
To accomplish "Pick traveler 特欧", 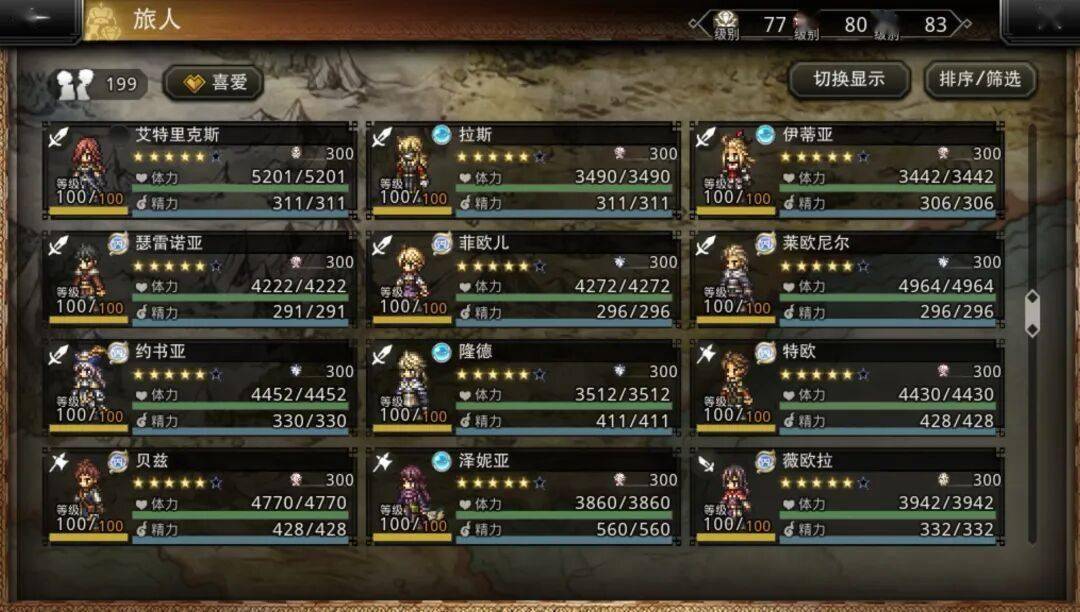I will pyautogui.click(x=847, y=387).
